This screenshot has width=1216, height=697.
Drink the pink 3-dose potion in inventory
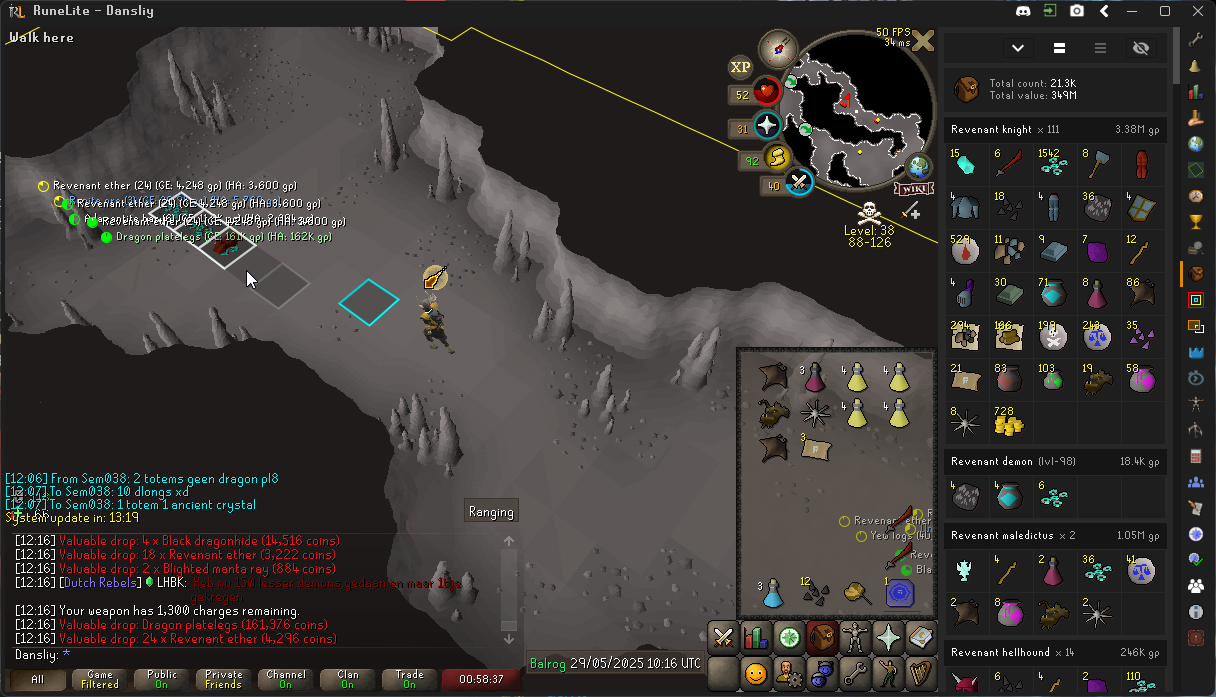point(815,376)
